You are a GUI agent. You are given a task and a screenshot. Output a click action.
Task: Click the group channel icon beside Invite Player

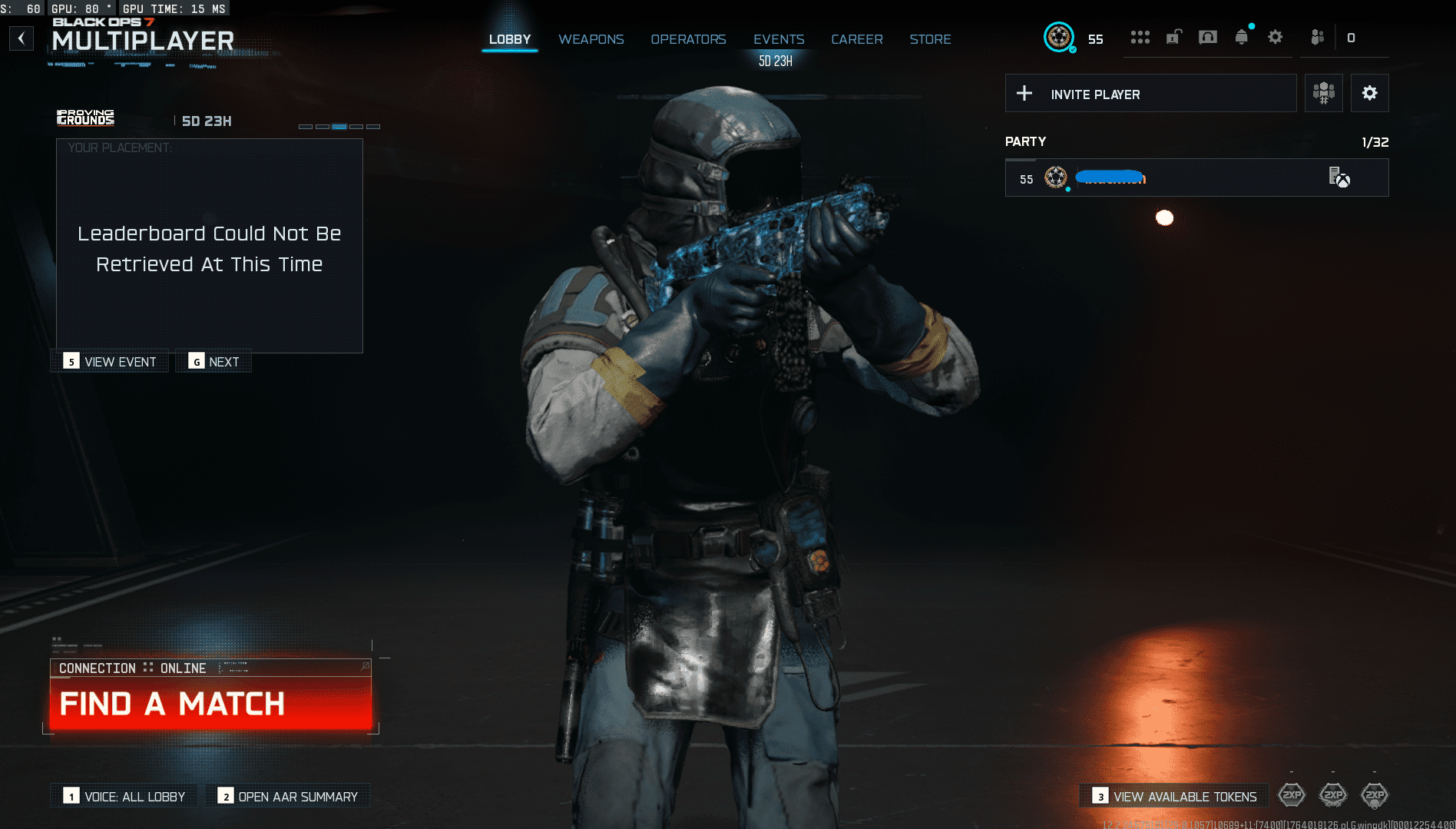point(1323,93)
